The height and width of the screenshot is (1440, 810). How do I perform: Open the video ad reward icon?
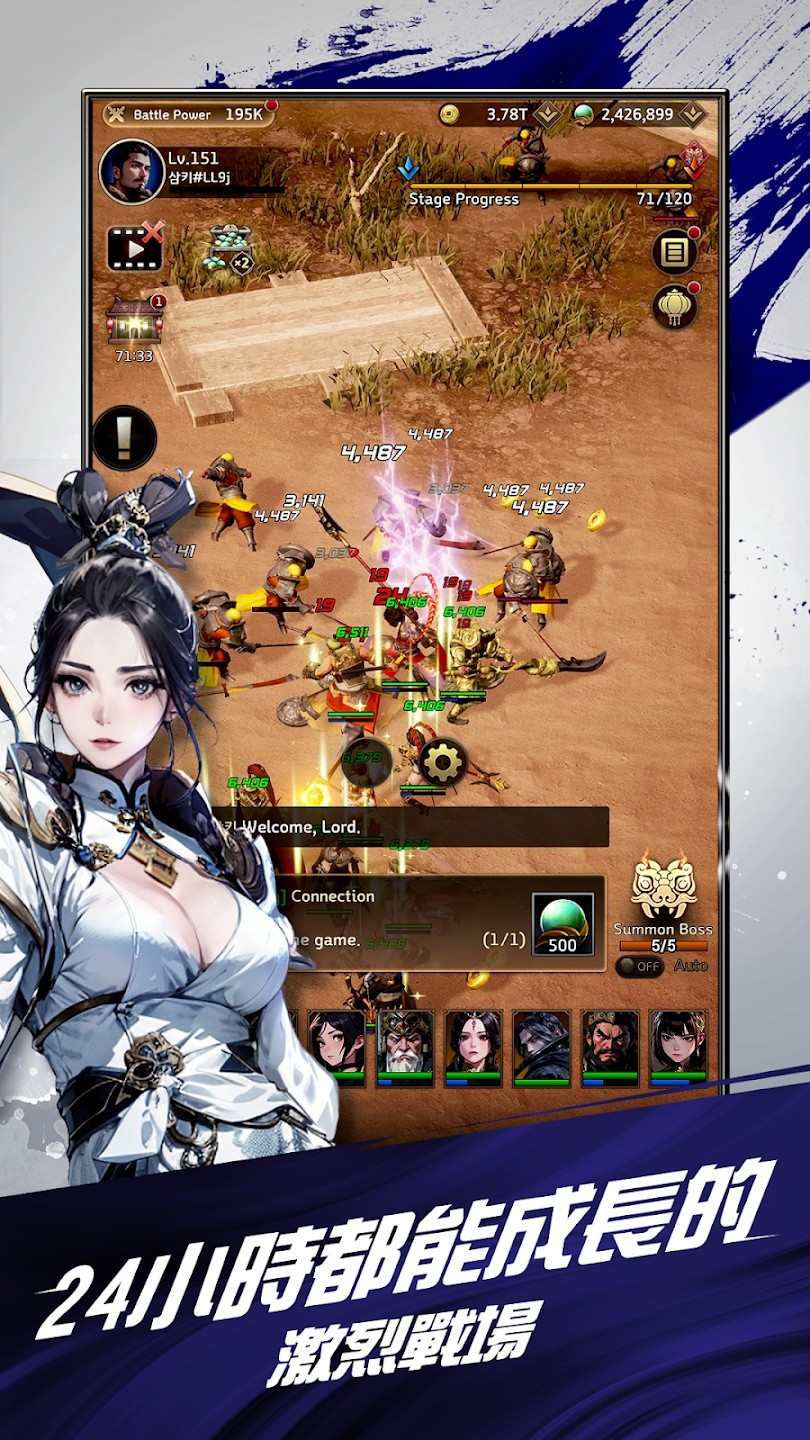coord(135,249)
